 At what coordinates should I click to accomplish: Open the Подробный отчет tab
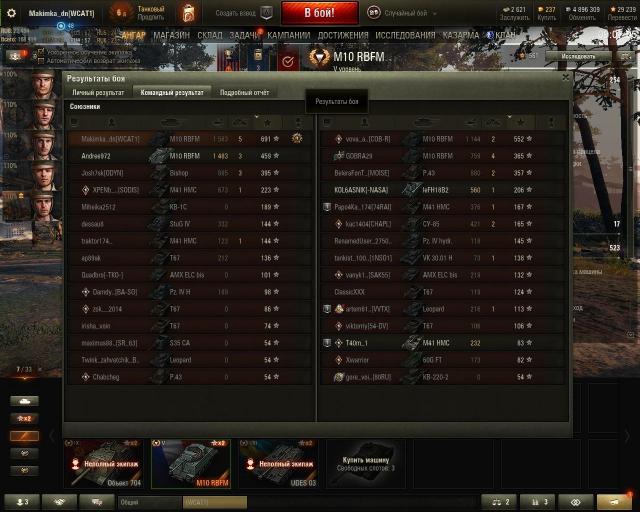tap(244, 92)
